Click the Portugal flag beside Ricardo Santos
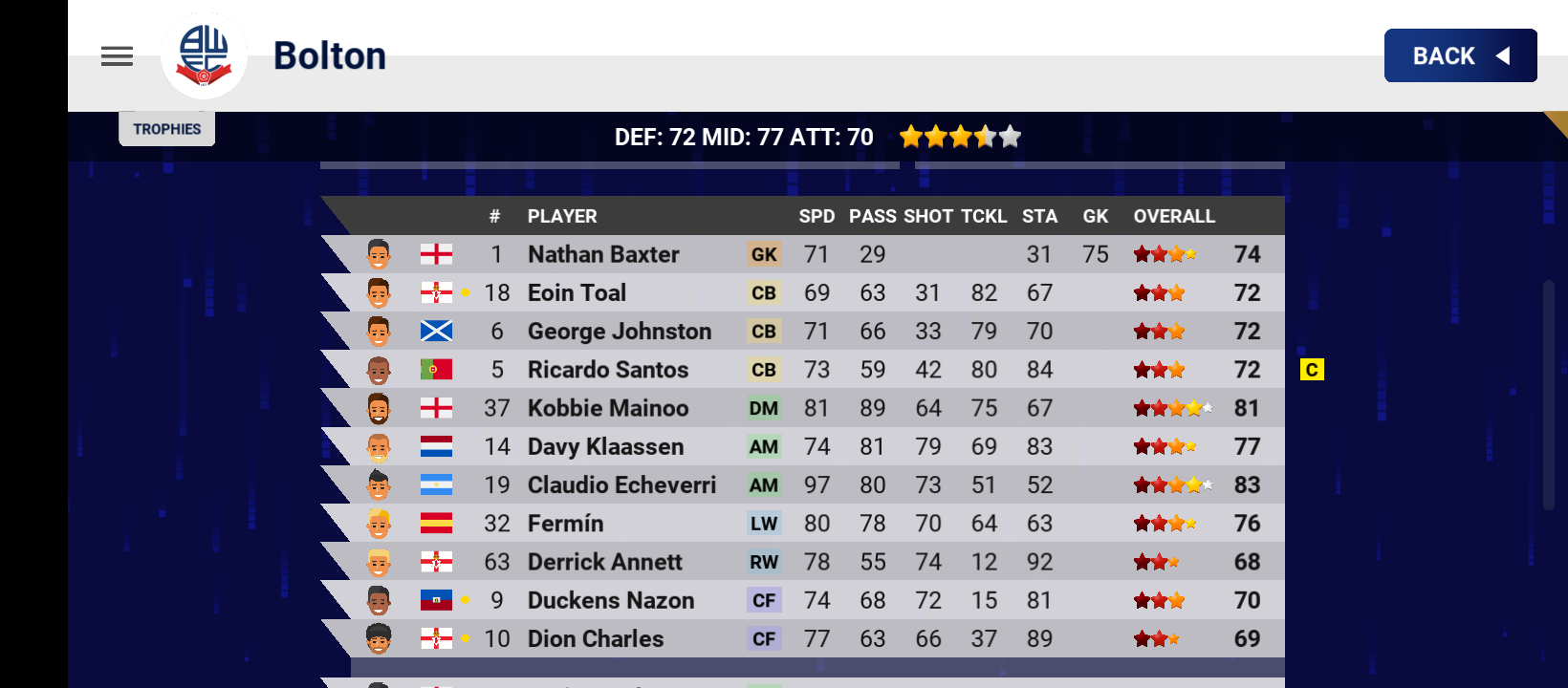The width and height of the screenshot is (1568, 688). pyautogui.click(x=435, y=370)
